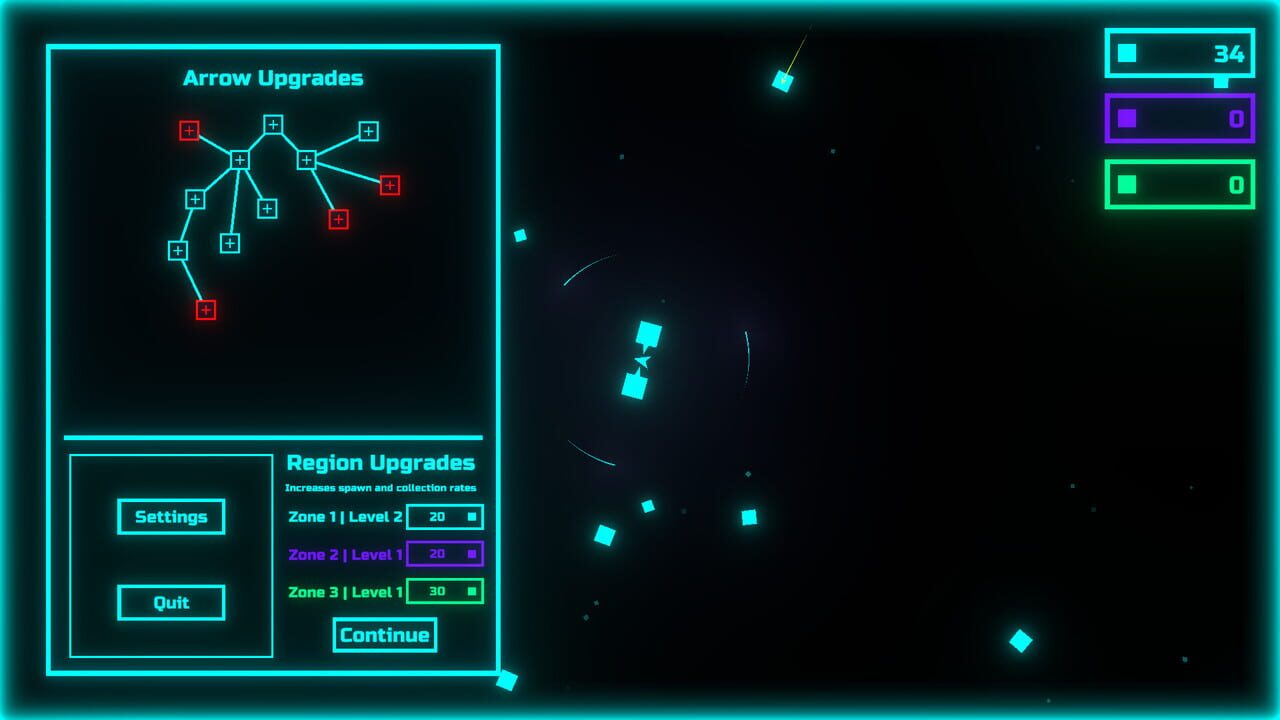
Task: Buy the Zone 2 upgrade costing 20
Action: [x=445, y=553]
